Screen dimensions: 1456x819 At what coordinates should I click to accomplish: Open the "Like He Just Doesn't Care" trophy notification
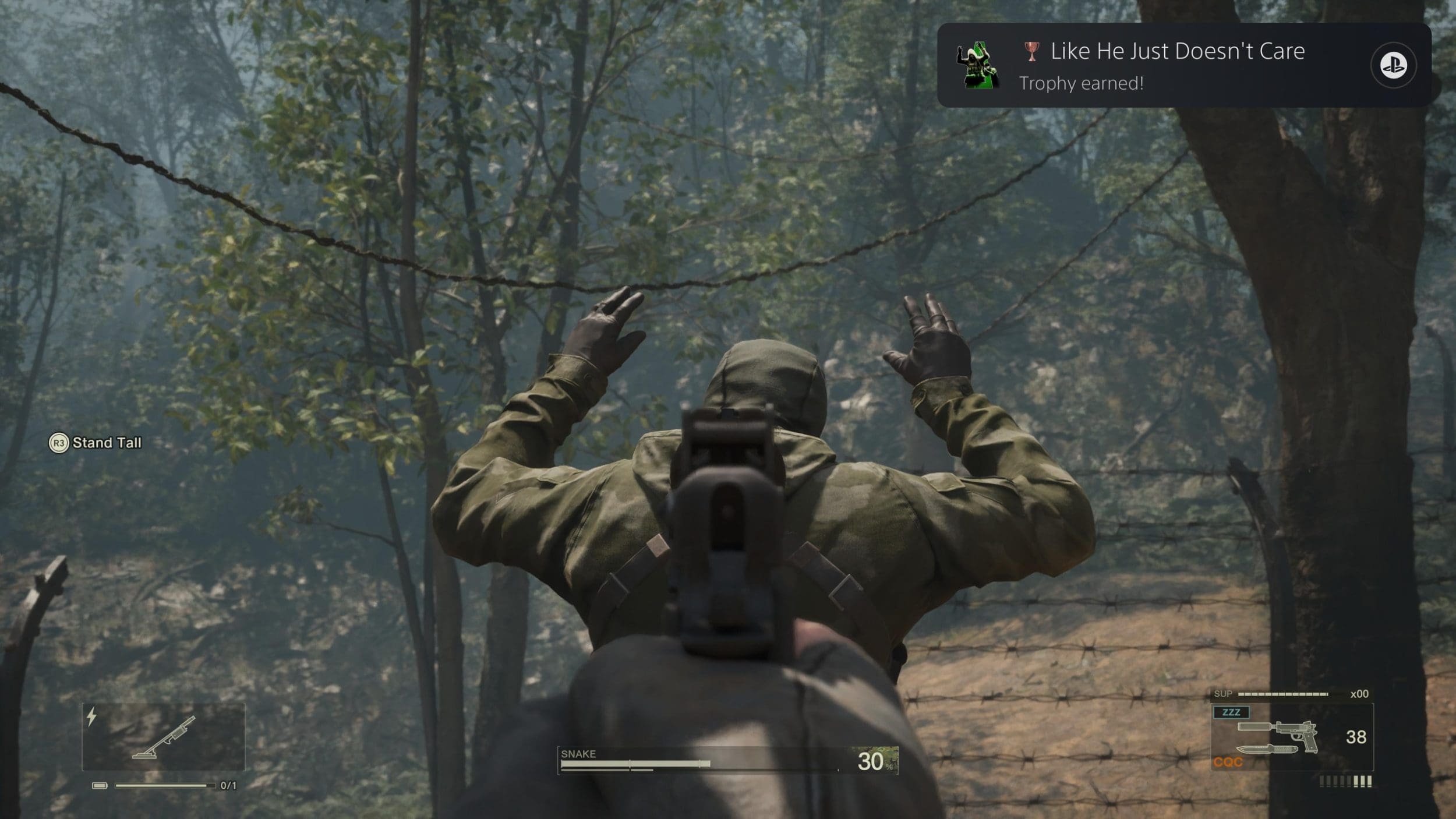click(1176, 65)
